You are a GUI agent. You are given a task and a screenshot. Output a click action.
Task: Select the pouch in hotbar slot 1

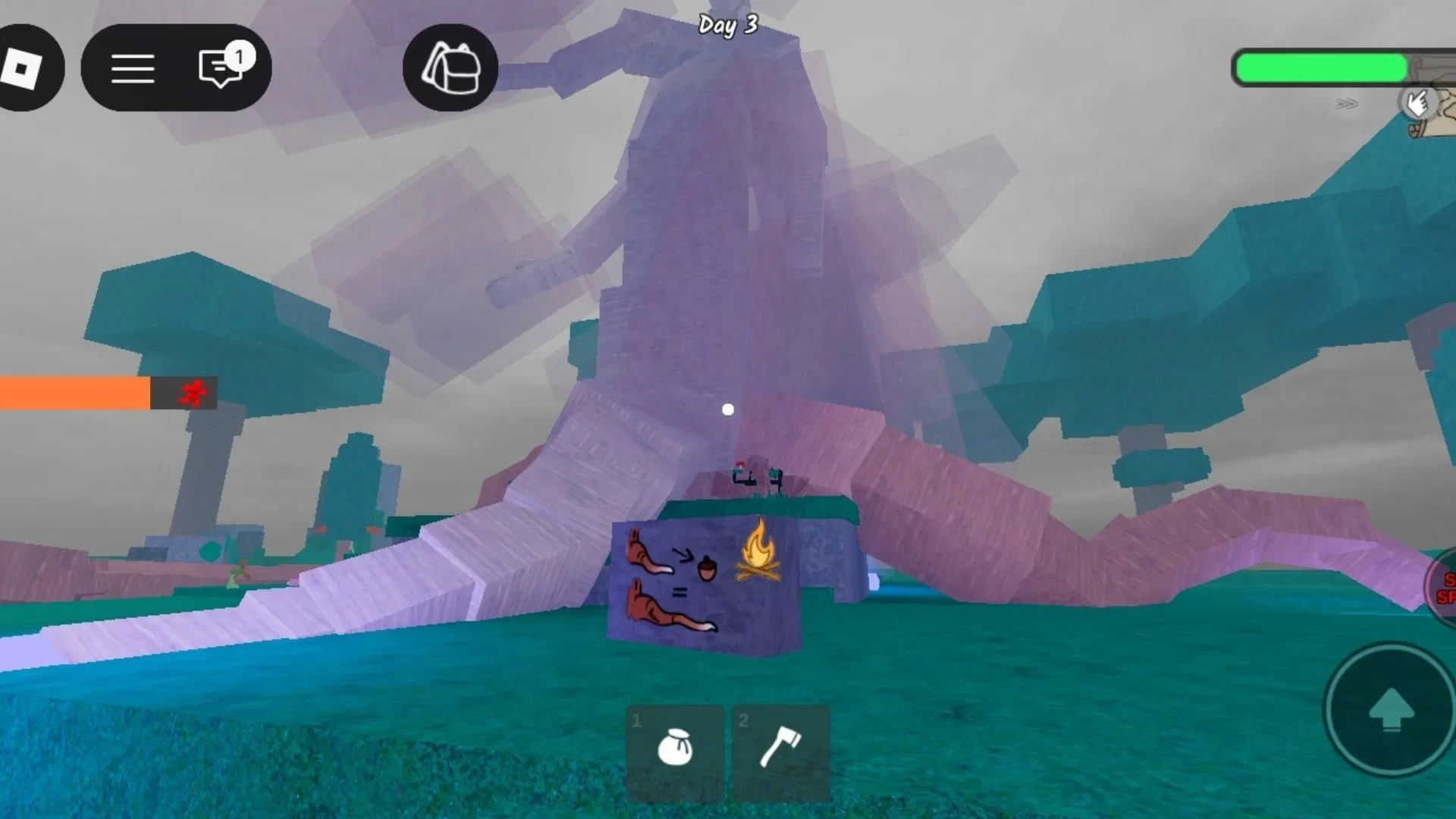click(x=673, y=747)
